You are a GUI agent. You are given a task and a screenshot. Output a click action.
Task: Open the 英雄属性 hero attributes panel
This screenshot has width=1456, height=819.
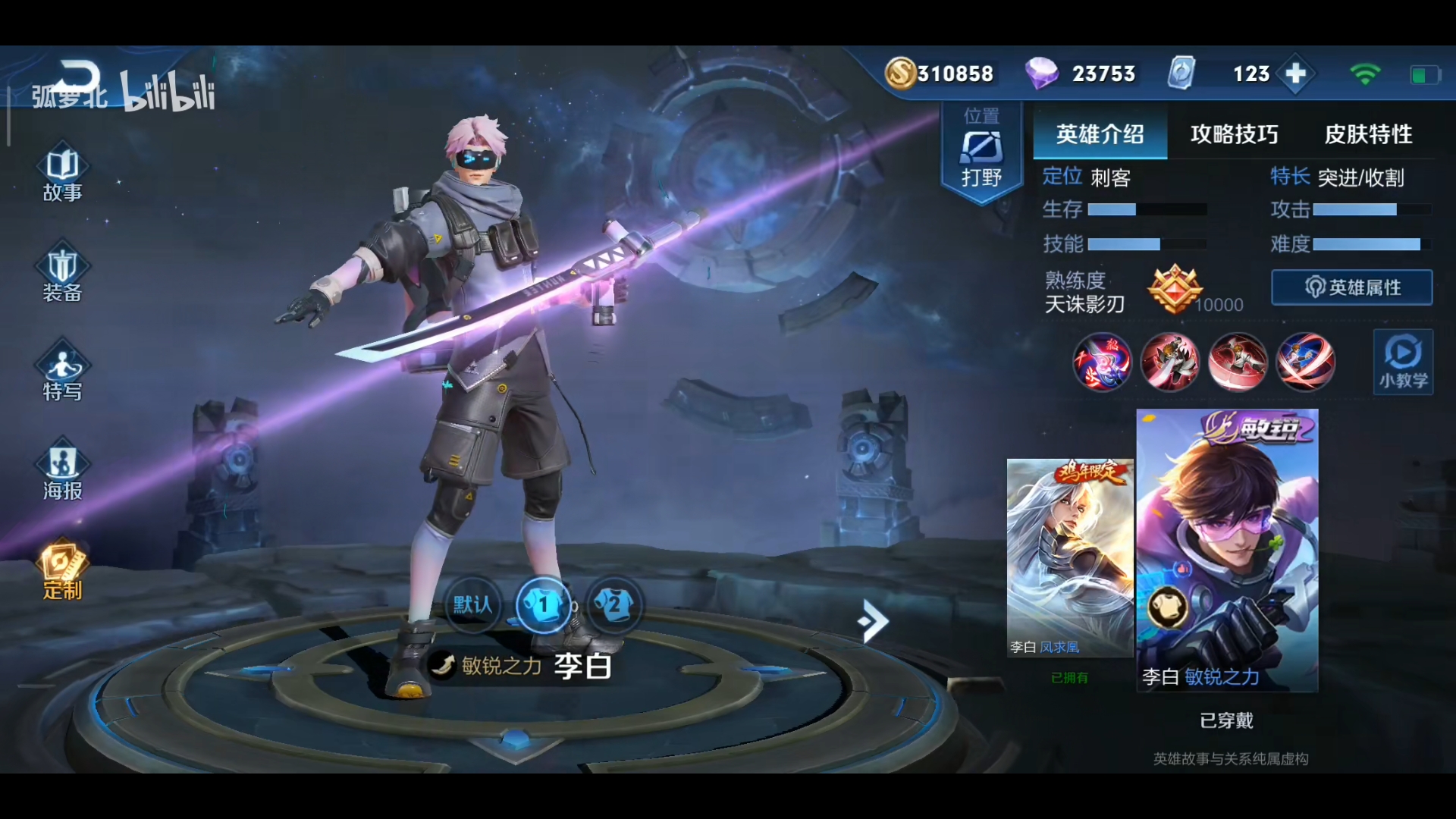pos(1352,288)
